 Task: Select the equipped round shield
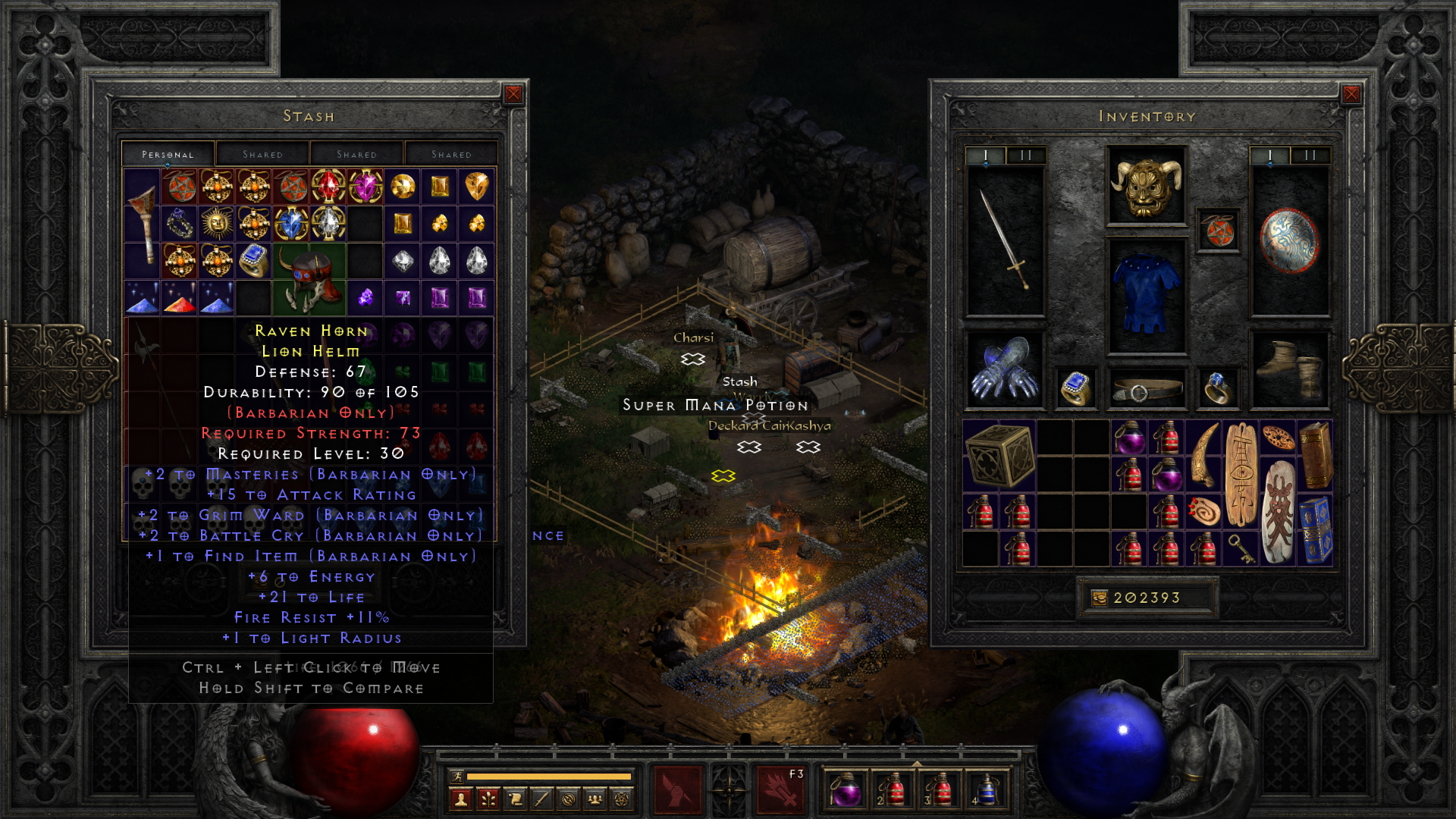click(x=1289, y=240)
